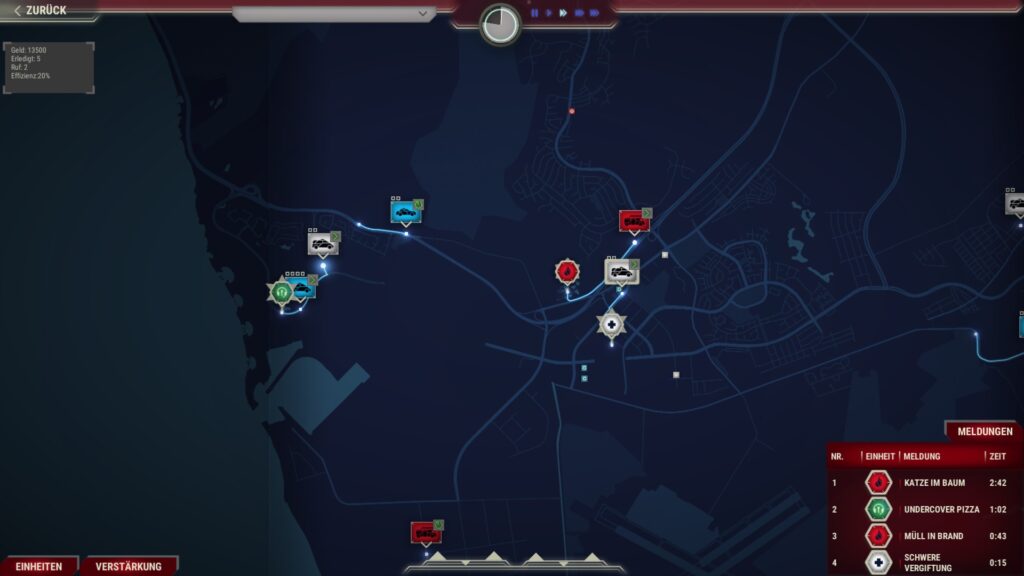This screenshot has height=576, width=1024.
Task: Click the white medical cross incident marker
Action: (611, 324)
